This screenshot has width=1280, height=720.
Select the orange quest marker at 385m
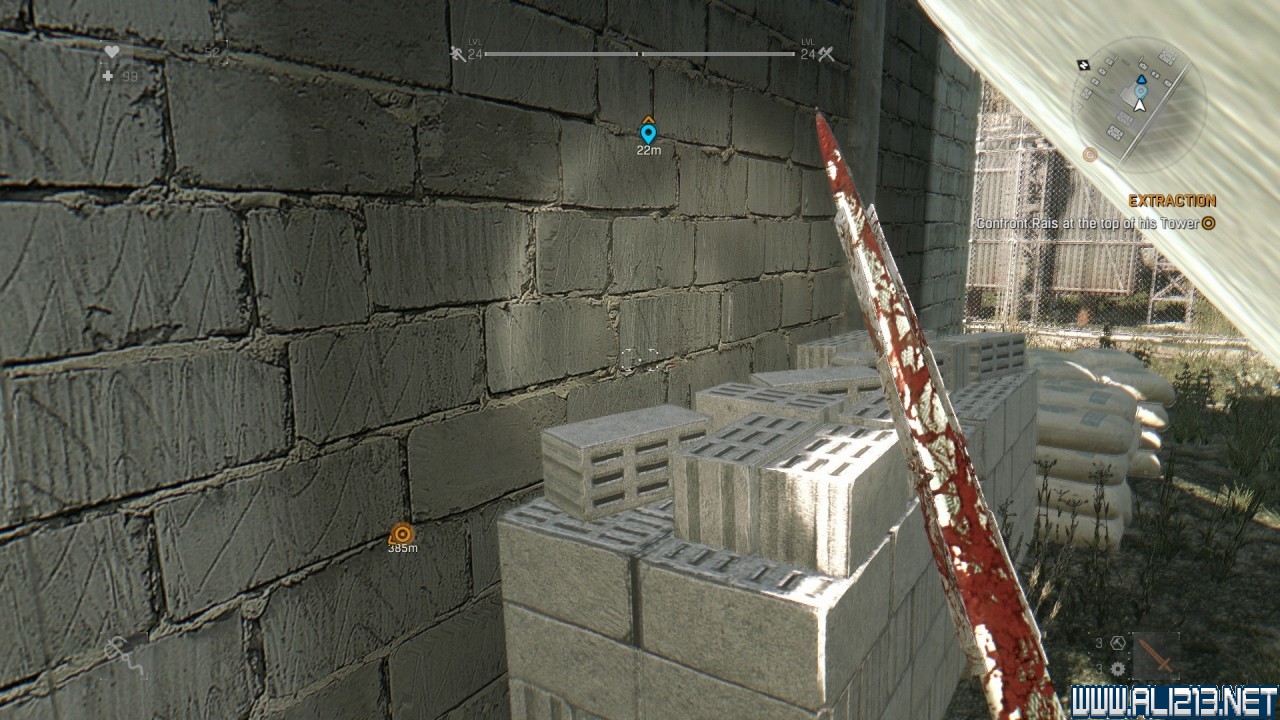[402, 534]
